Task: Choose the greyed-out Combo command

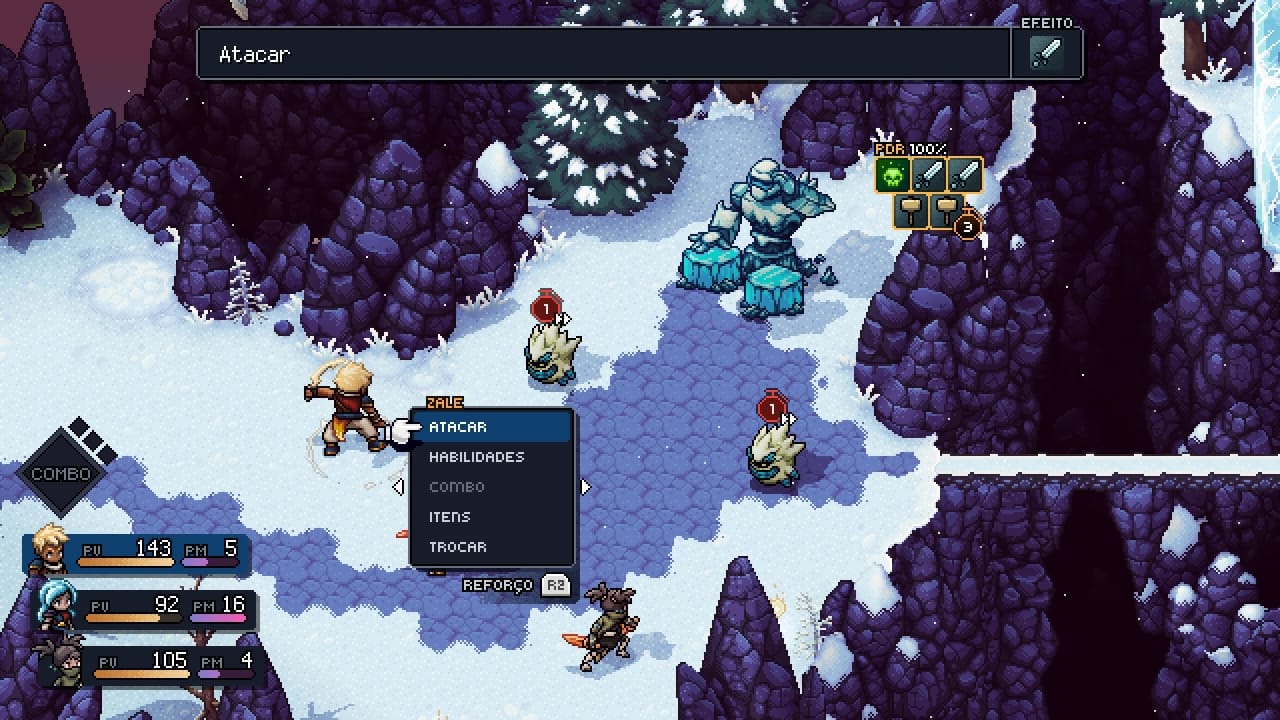Action: tap(490, 487)
